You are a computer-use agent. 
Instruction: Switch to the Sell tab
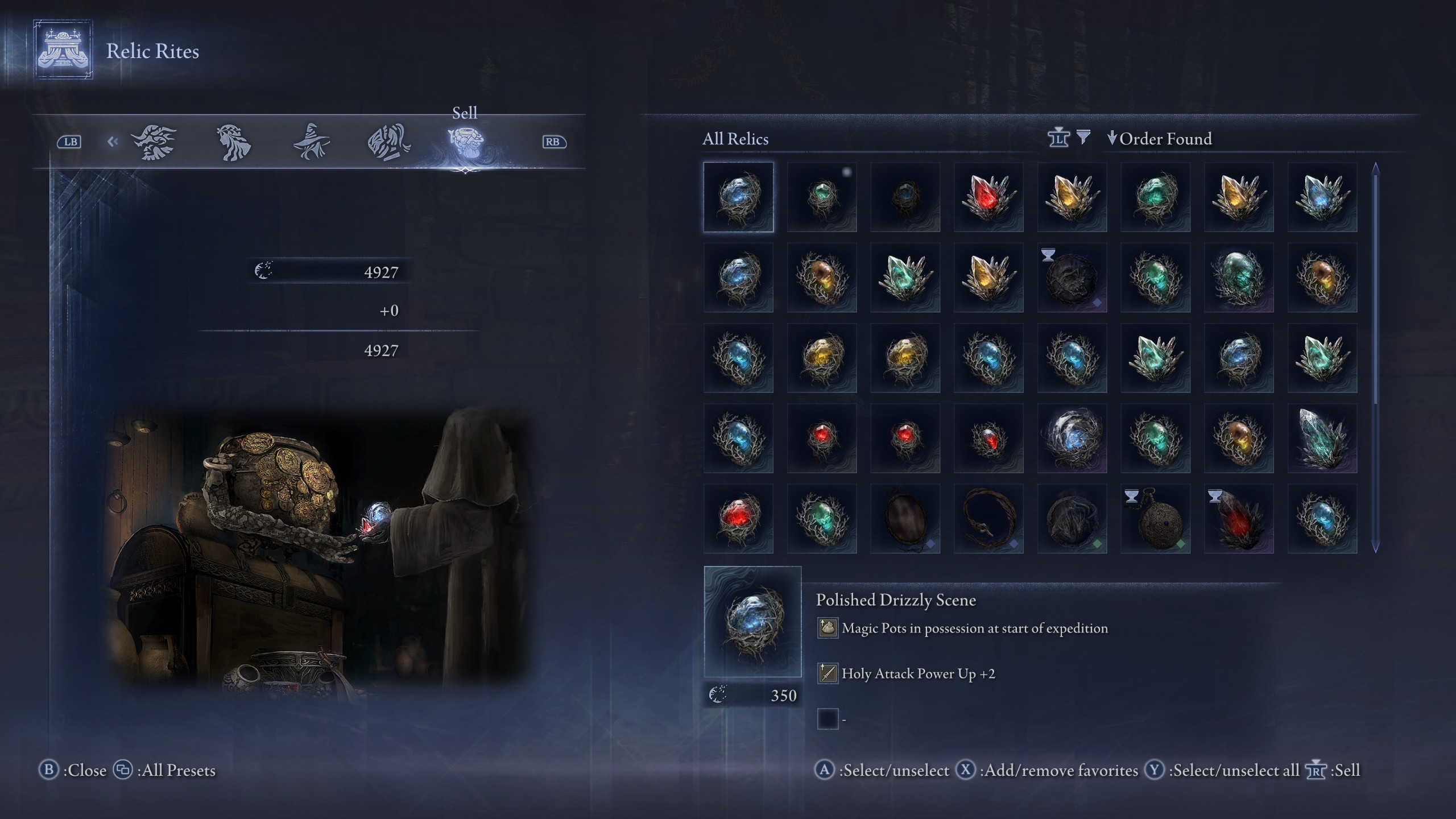(465, 113)
